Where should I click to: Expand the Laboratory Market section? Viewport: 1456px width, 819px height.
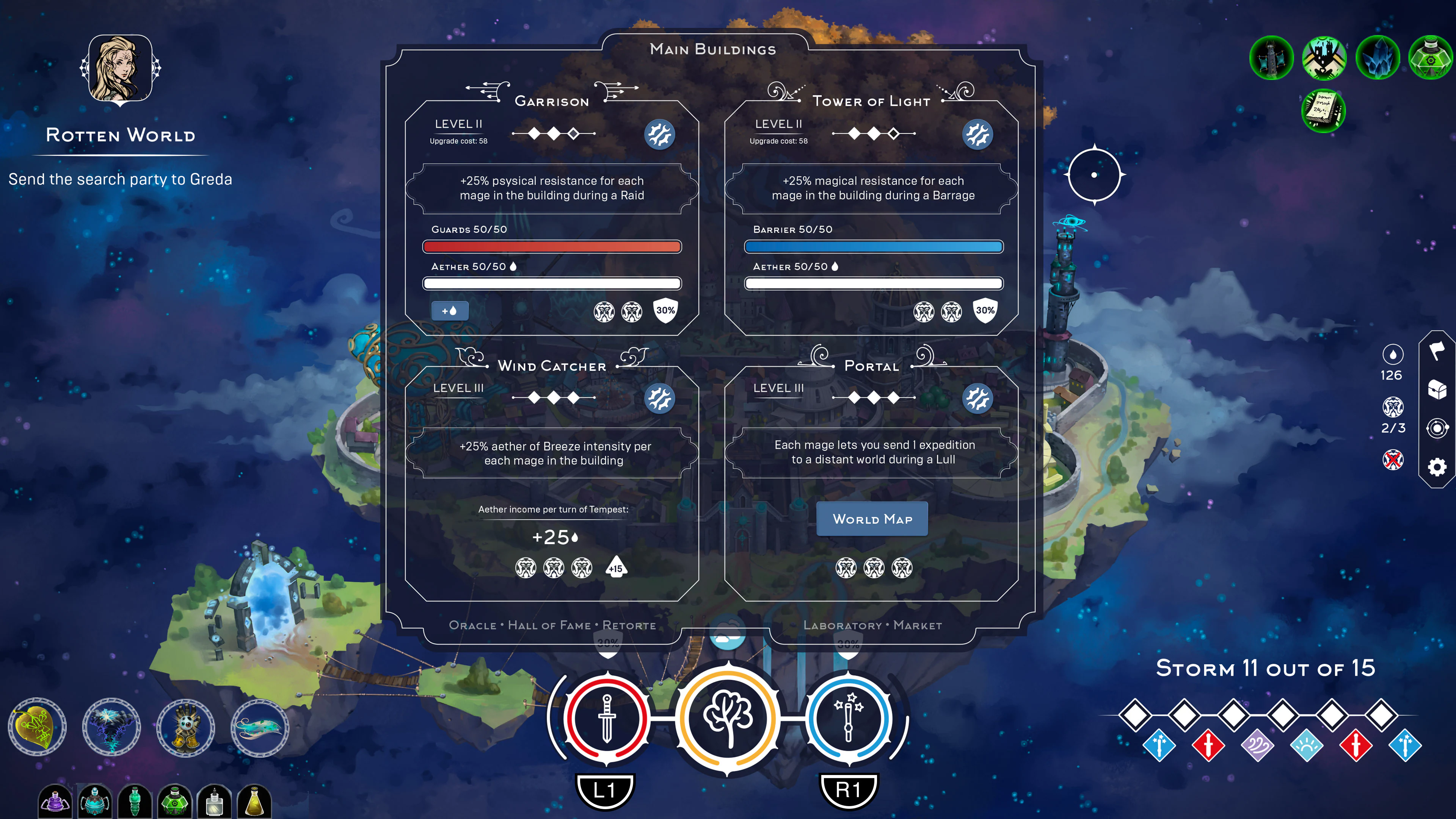point(872,625)
